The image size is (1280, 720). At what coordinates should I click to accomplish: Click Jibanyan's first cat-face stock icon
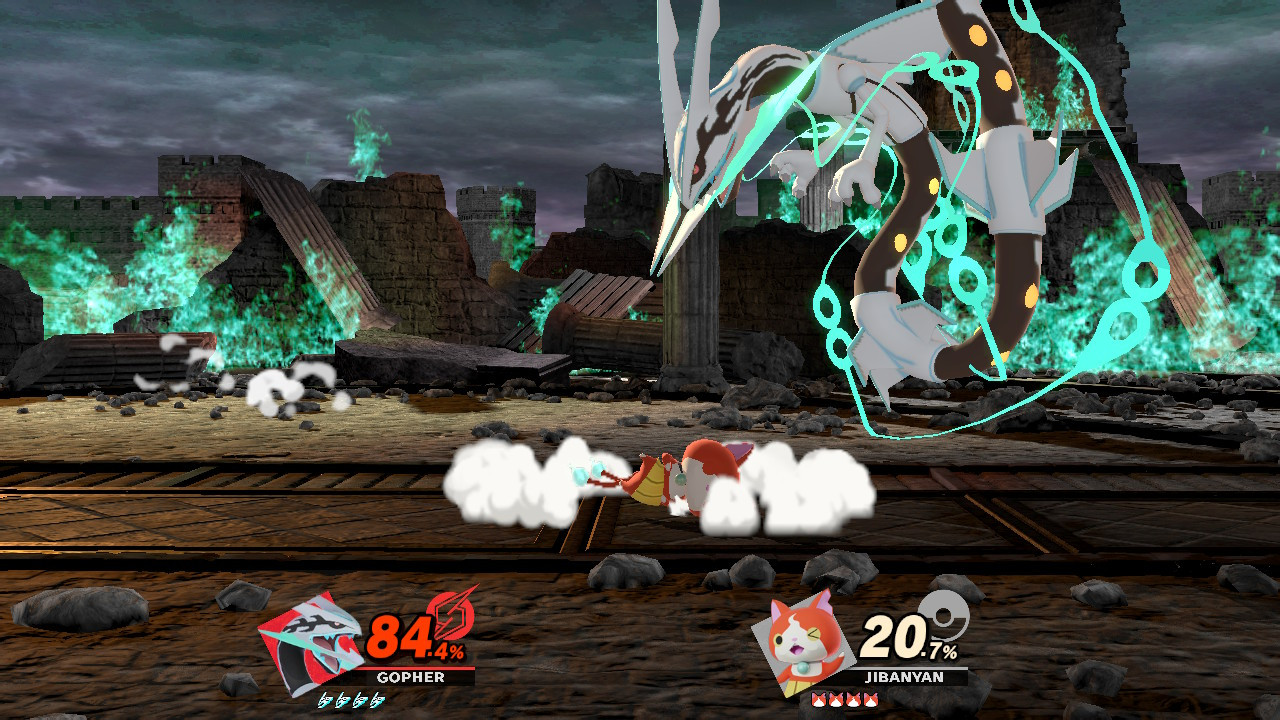coord(818,700)
